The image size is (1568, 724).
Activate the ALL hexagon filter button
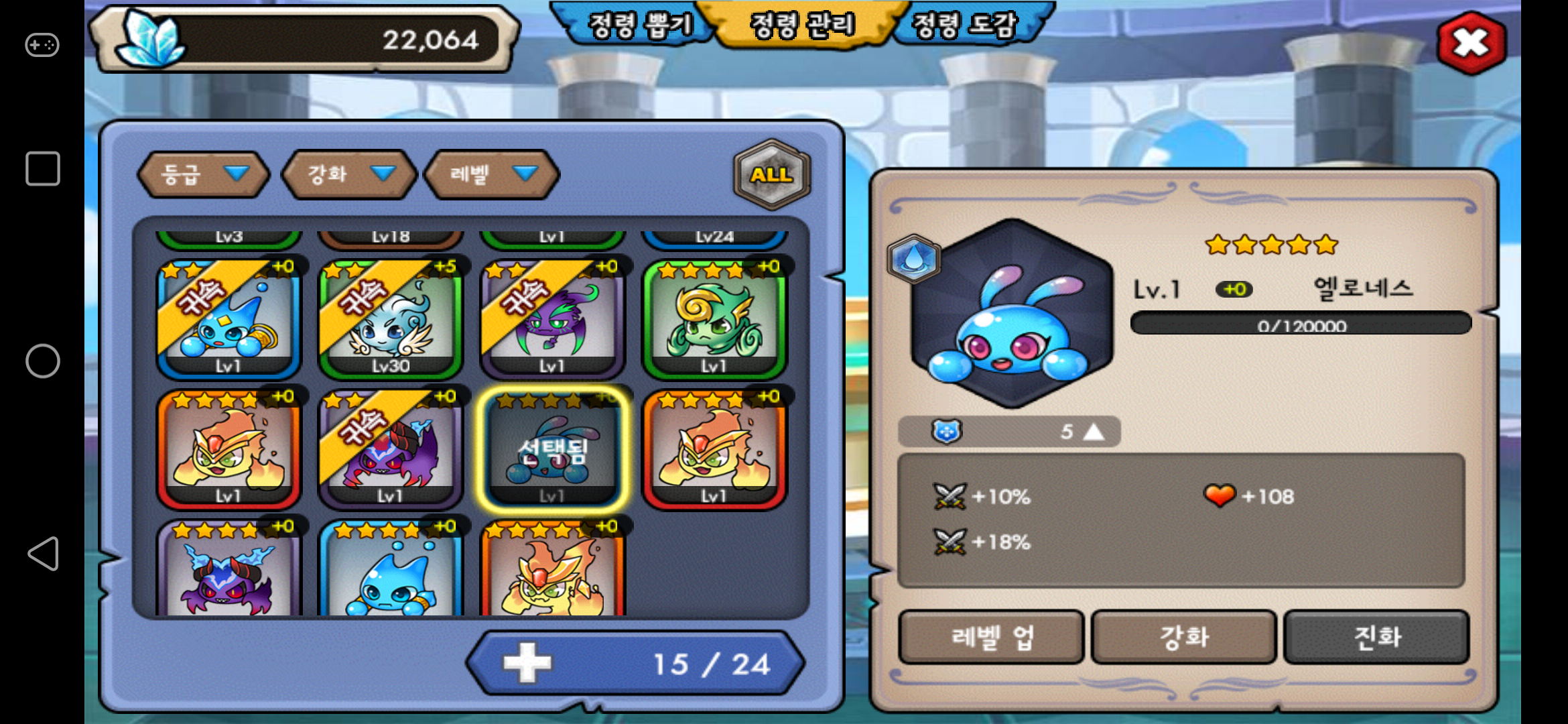coord(772,174)
